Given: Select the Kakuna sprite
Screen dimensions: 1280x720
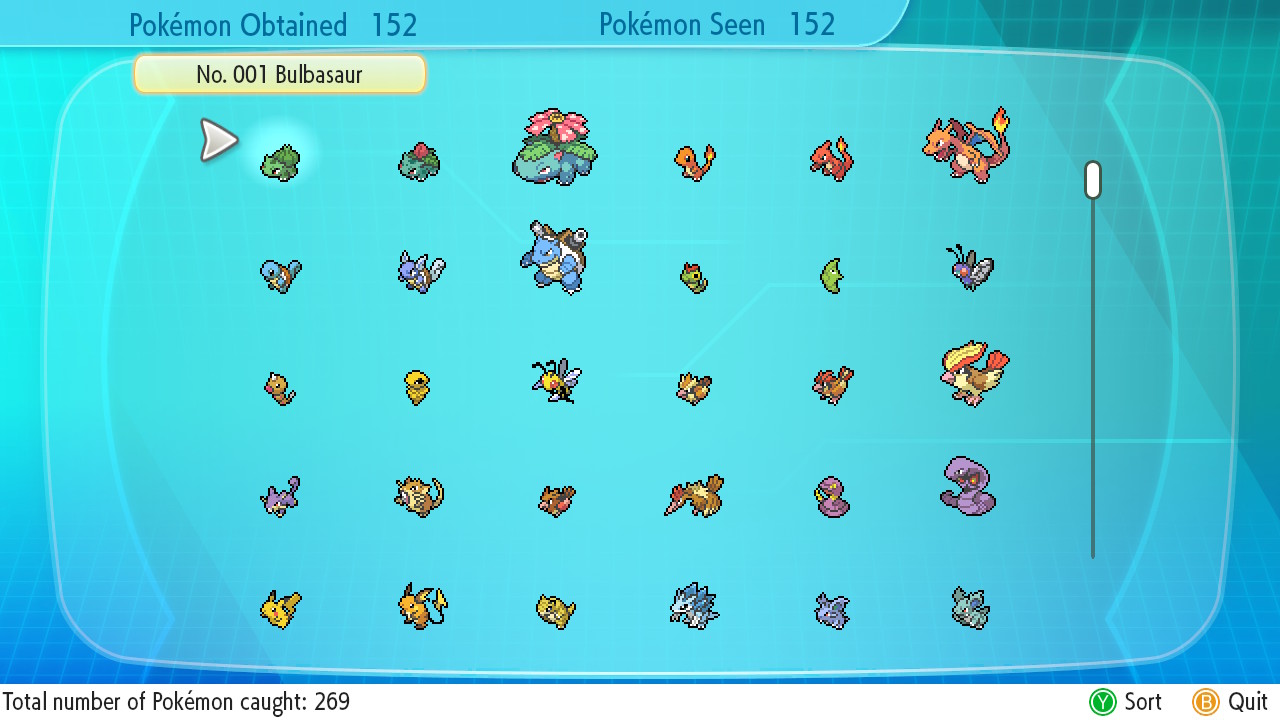Looking at the screenshot, I should click(x=418, y=387).
